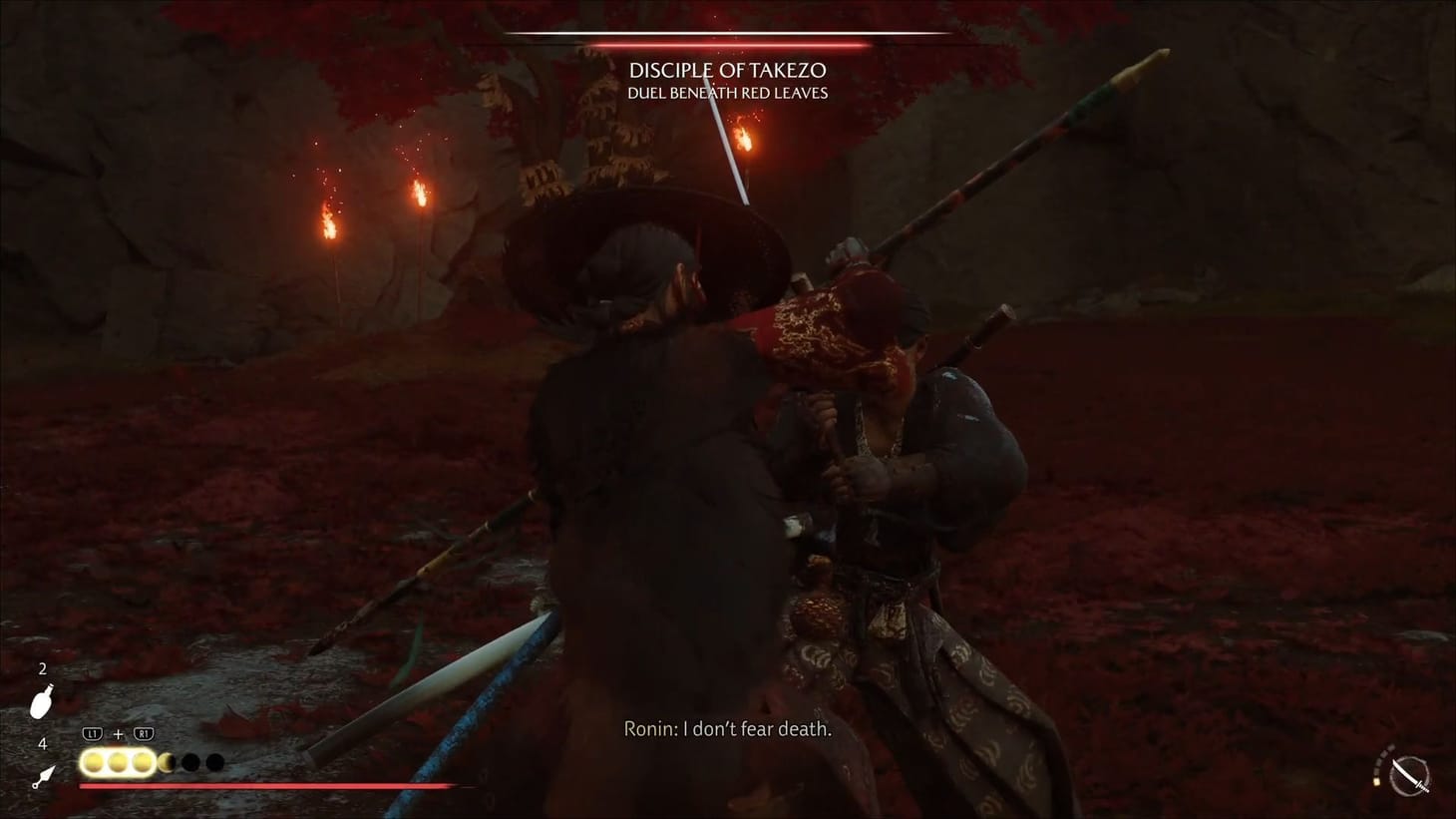Click the plus sign between L1 and R1

click(x=118, y=733)
